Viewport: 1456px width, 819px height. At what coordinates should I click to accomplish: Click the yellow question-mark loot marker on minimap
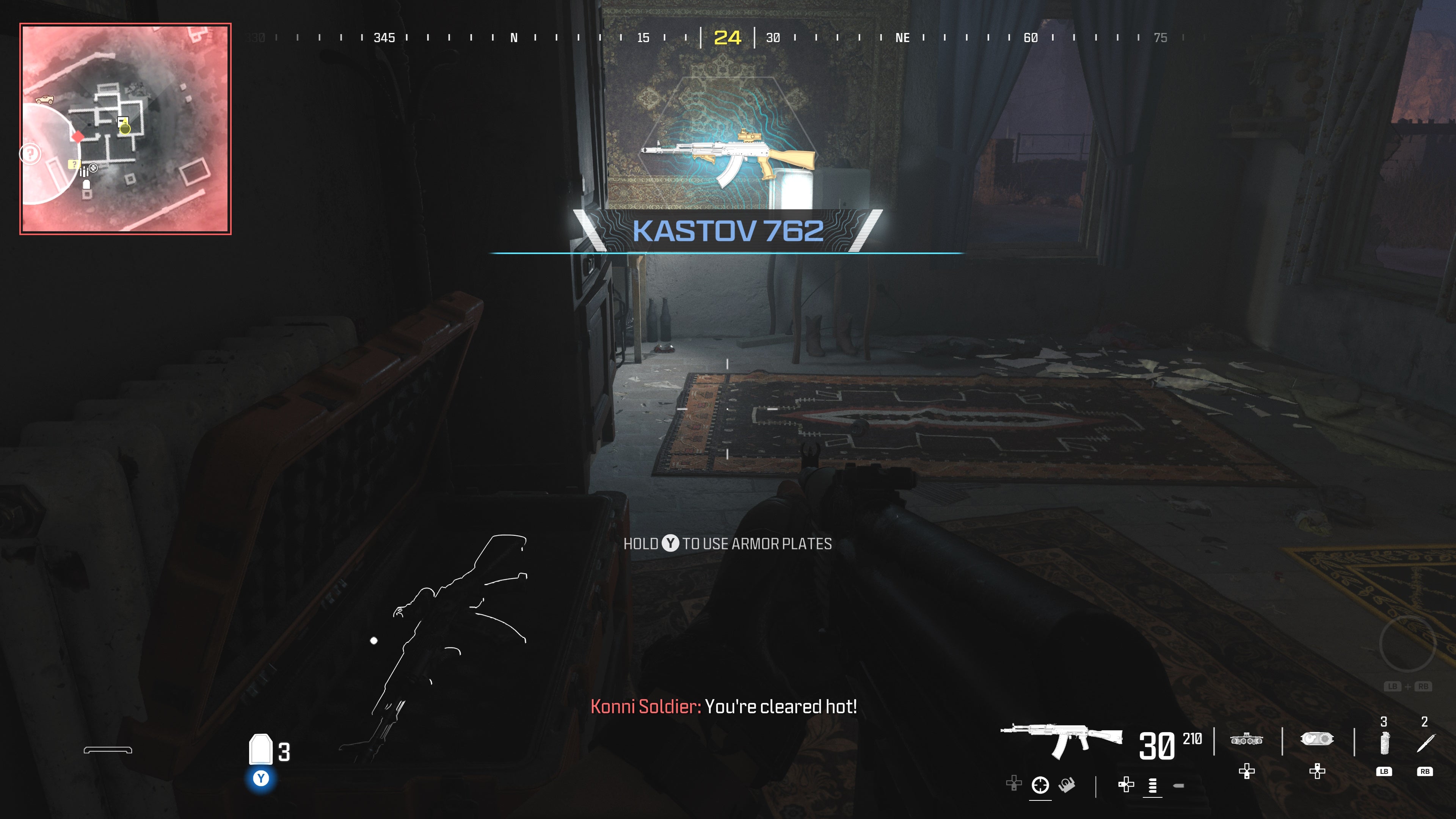click(75, 165)
